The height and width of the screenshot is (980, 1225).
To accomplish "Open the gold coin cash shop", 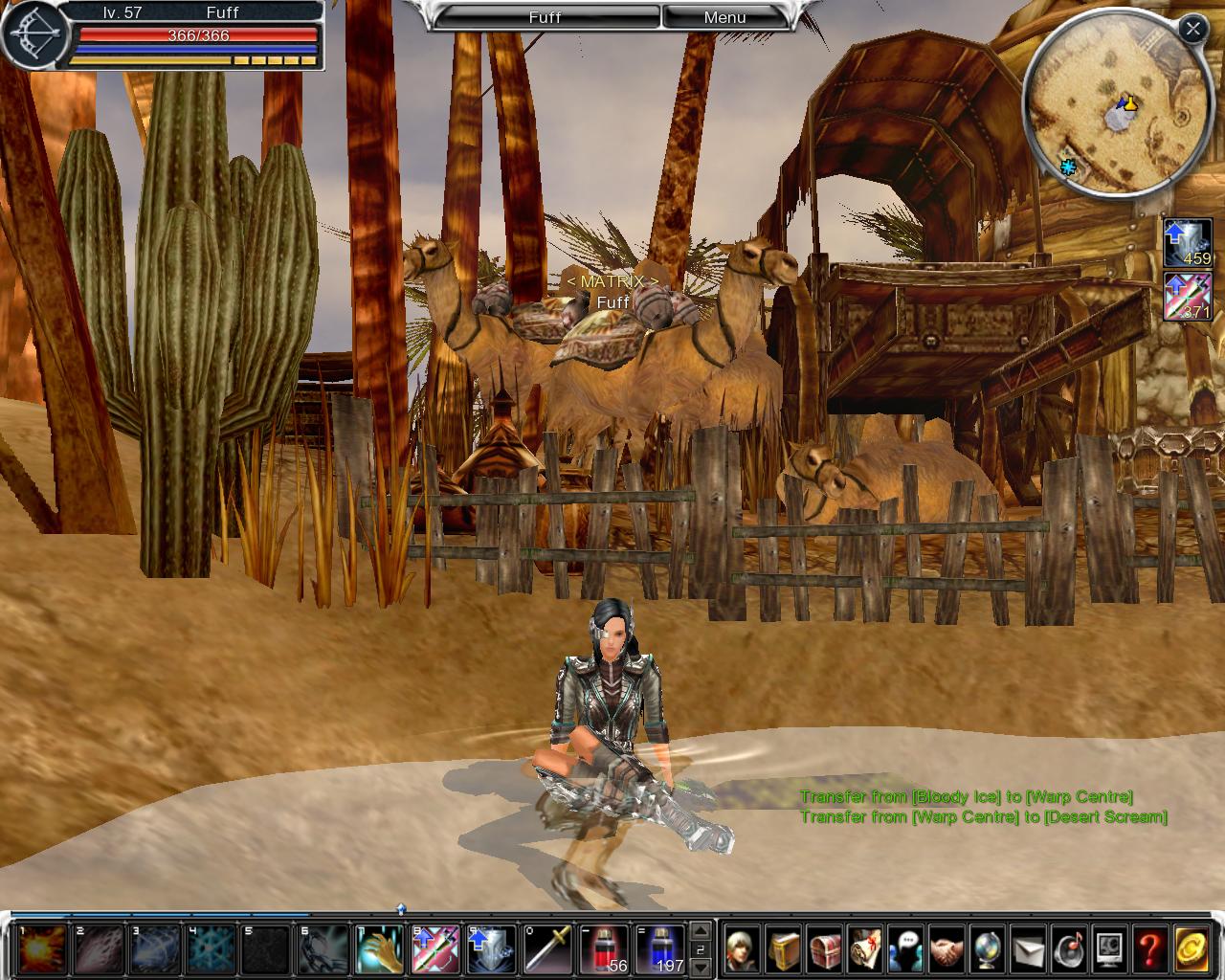I will (1192, 948).
